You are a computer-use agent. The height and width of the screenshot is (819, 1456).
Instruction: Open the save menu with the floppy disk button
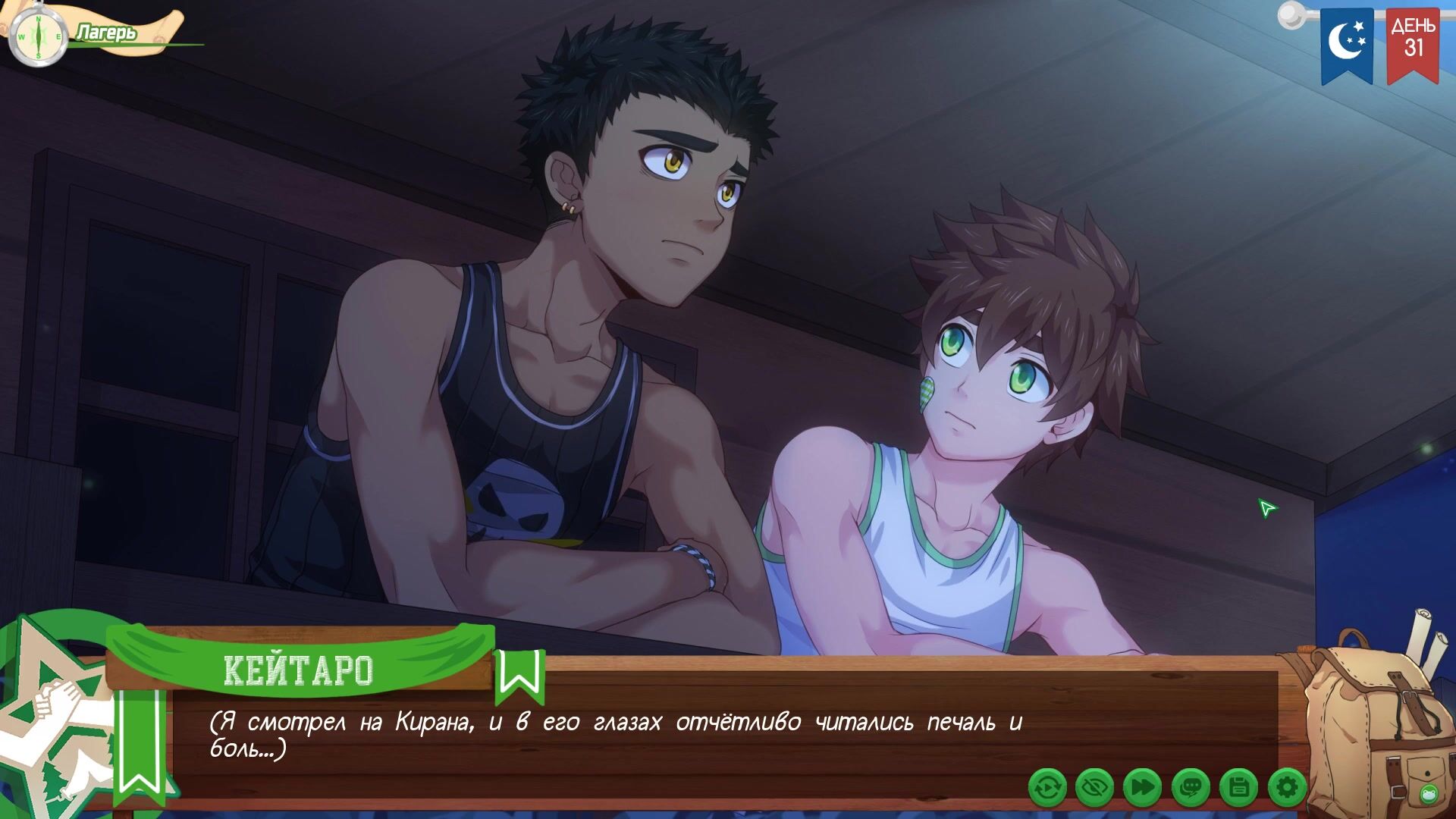pyautogui.click(x=1238, y=788)
